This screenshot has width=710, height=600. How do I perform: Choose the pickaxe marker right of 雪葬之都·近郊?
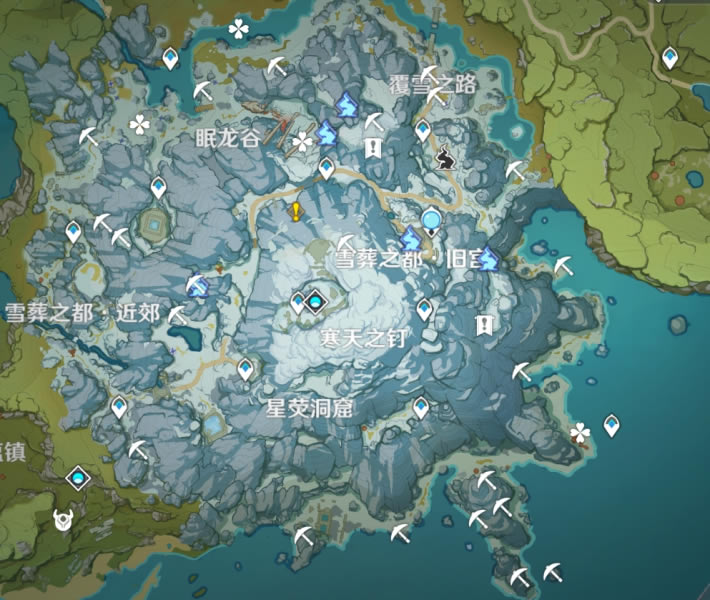178,315
